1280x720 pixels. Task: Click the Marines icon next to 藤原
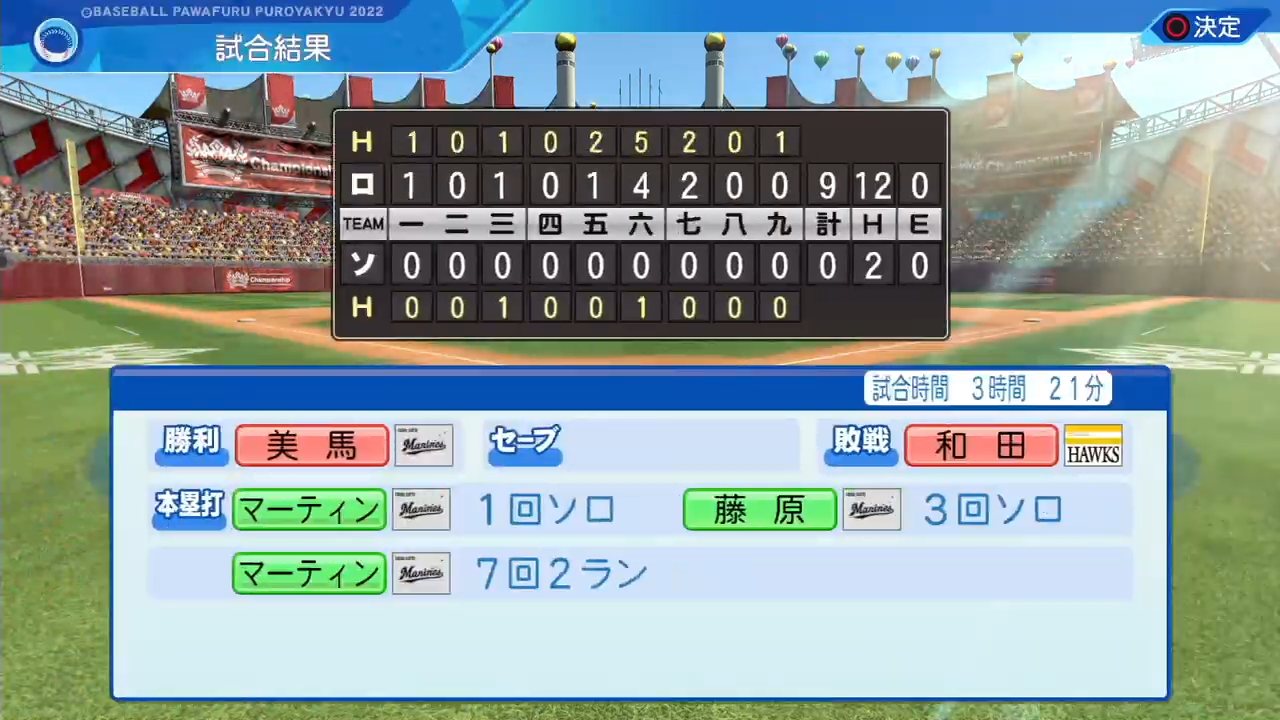click(x=871, y=509)
